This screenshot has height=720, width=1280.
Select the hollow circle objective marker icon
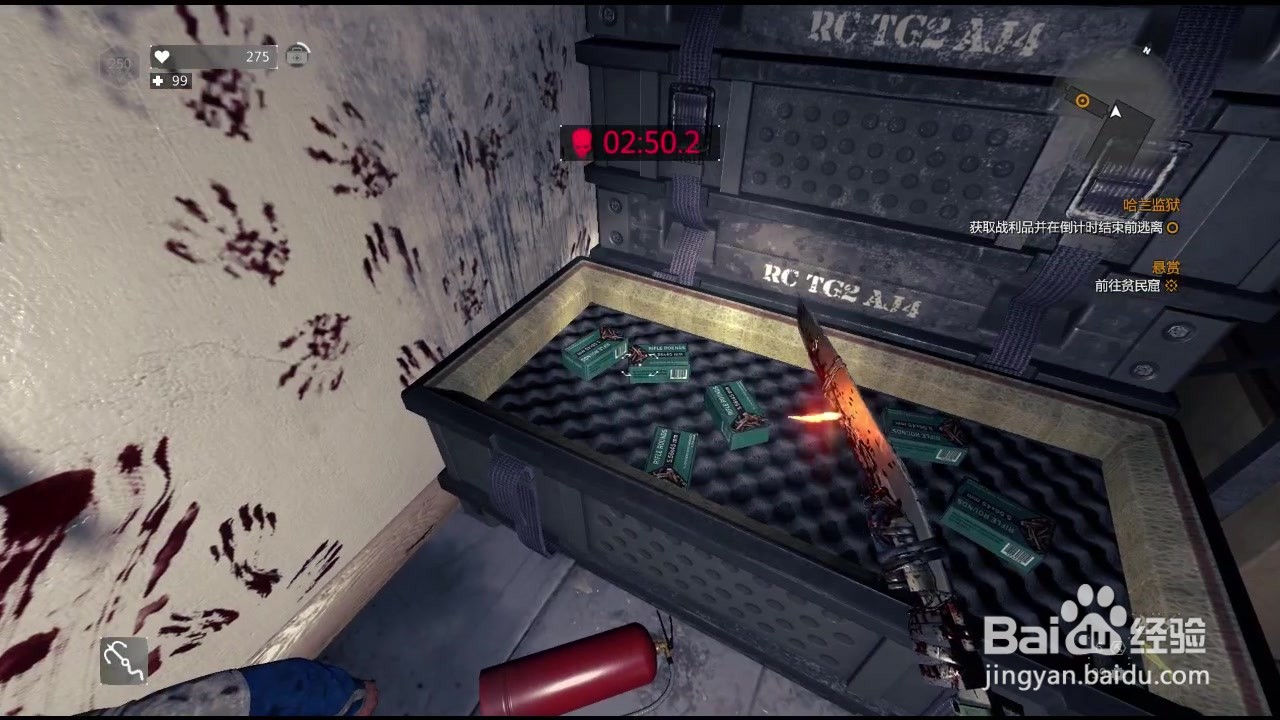coord(1172,228)
